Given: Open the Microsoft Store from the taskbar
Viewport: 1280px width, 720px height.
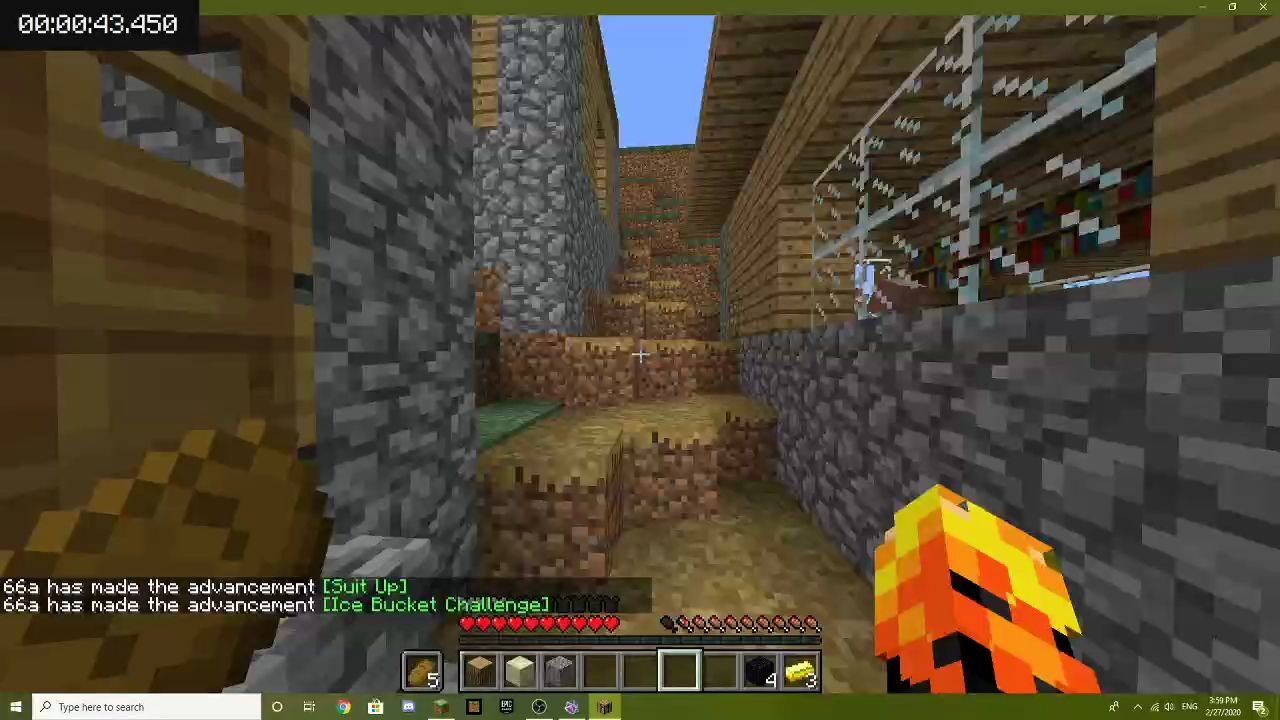Looking at the screenshot, I should [375, 707].
